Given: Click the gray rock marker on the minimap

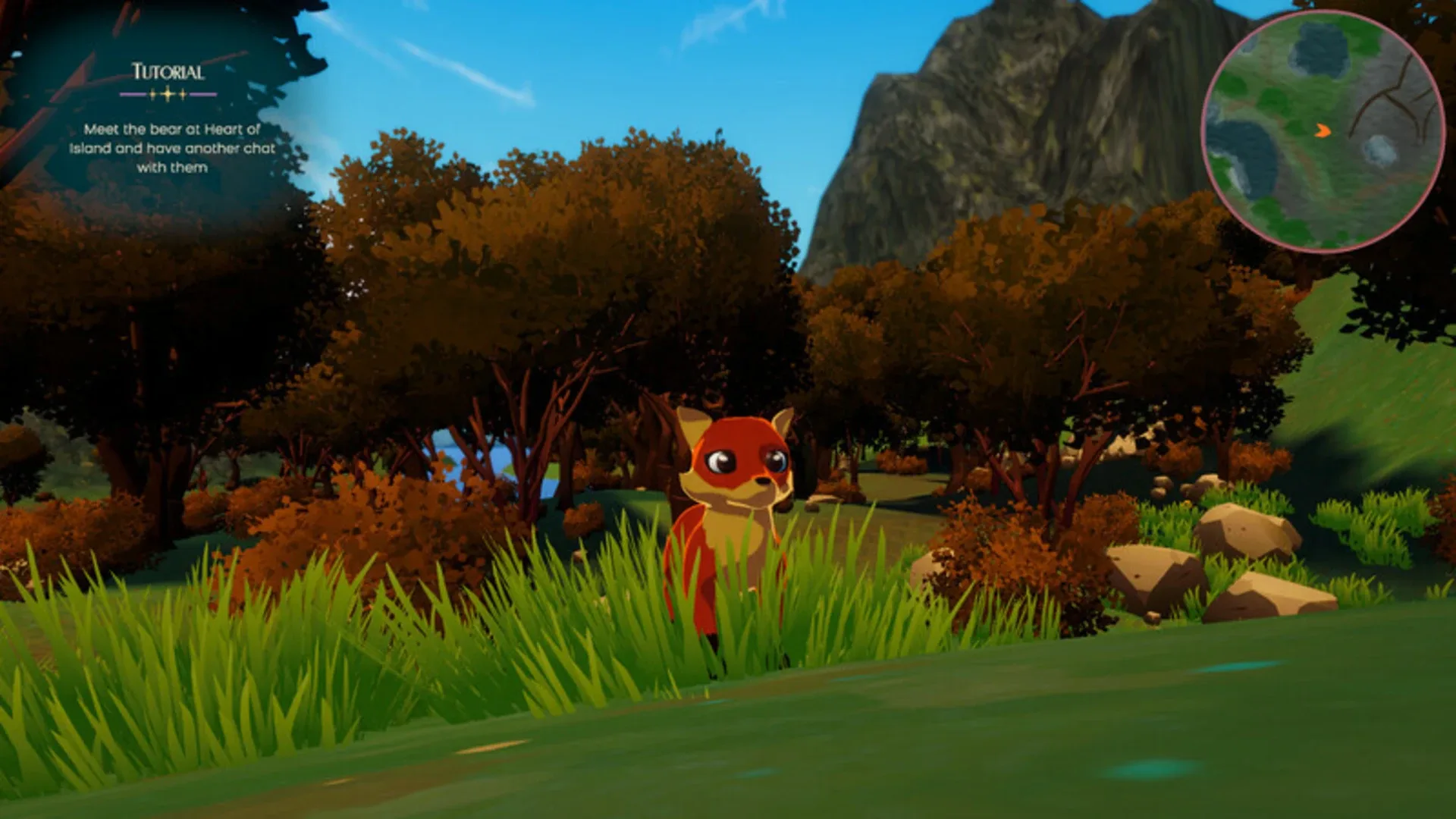Looking at the screenshot, I should 1379,150.
